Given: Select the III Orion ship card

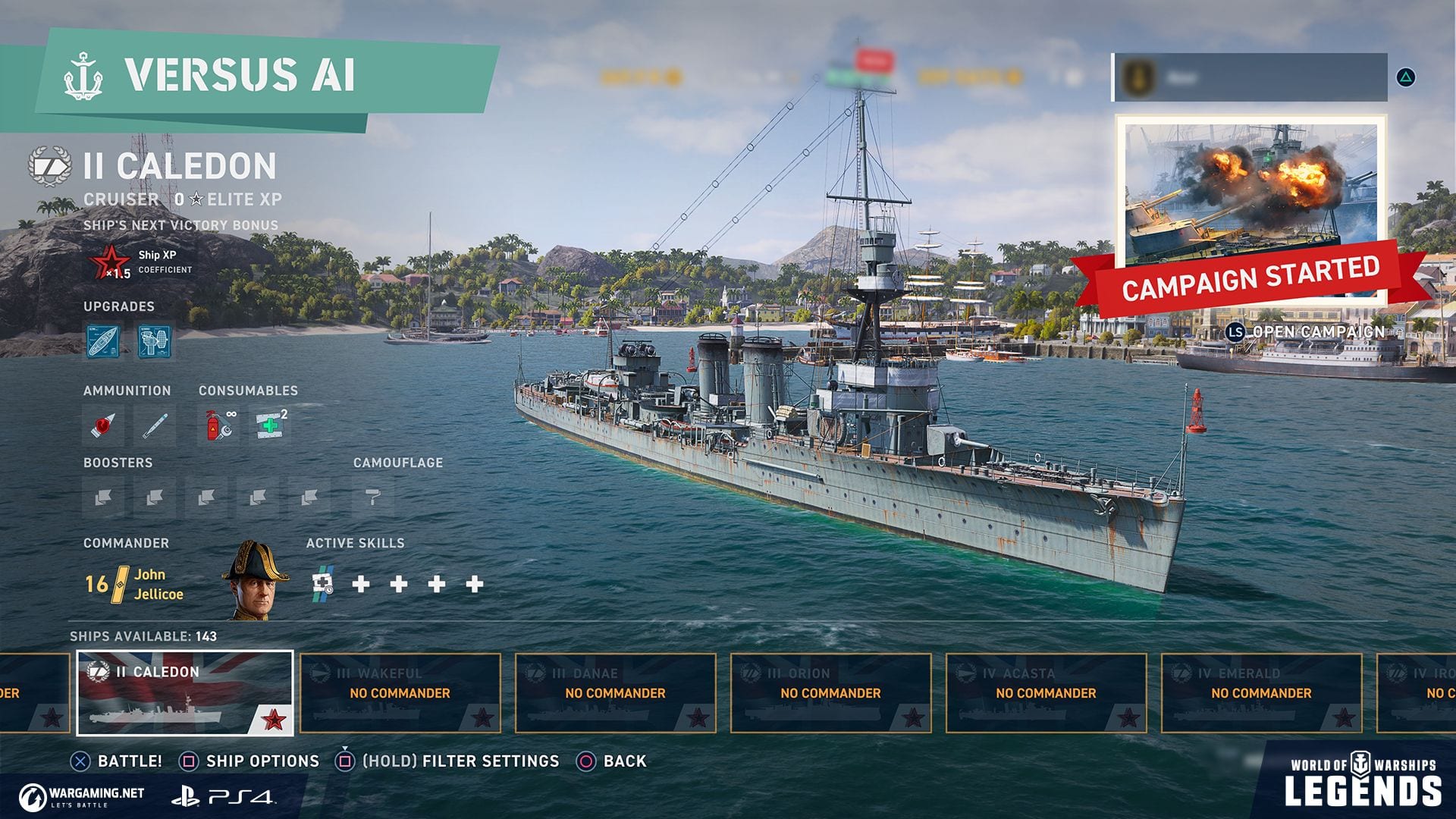Looking at the screenshot, I should tap(831, 693).
